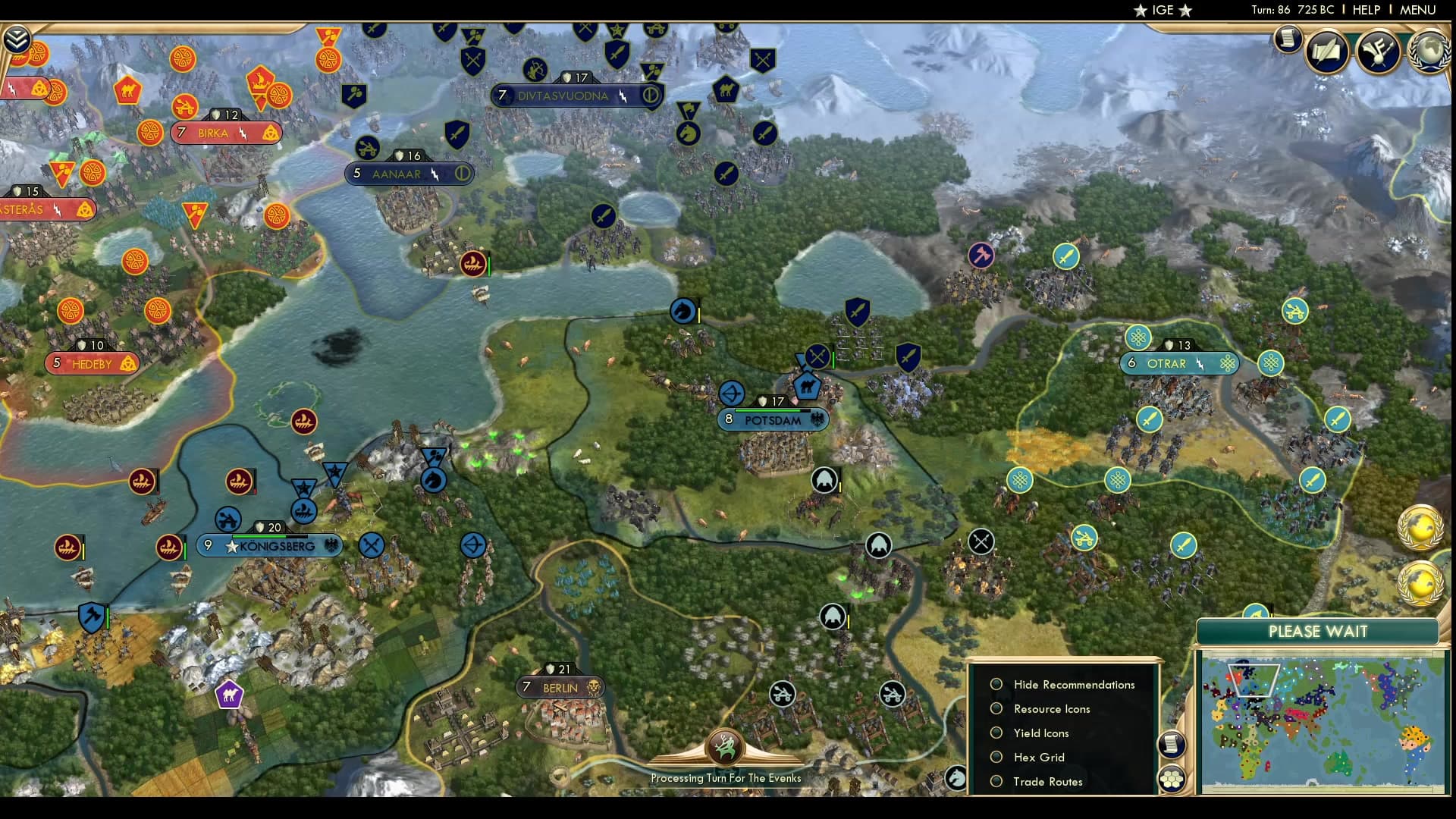Image resolution: width=1456 pixels, height=819 pixels.
Task: Expand the top-left chevron dropdown button
Action: tap(16, 39)
